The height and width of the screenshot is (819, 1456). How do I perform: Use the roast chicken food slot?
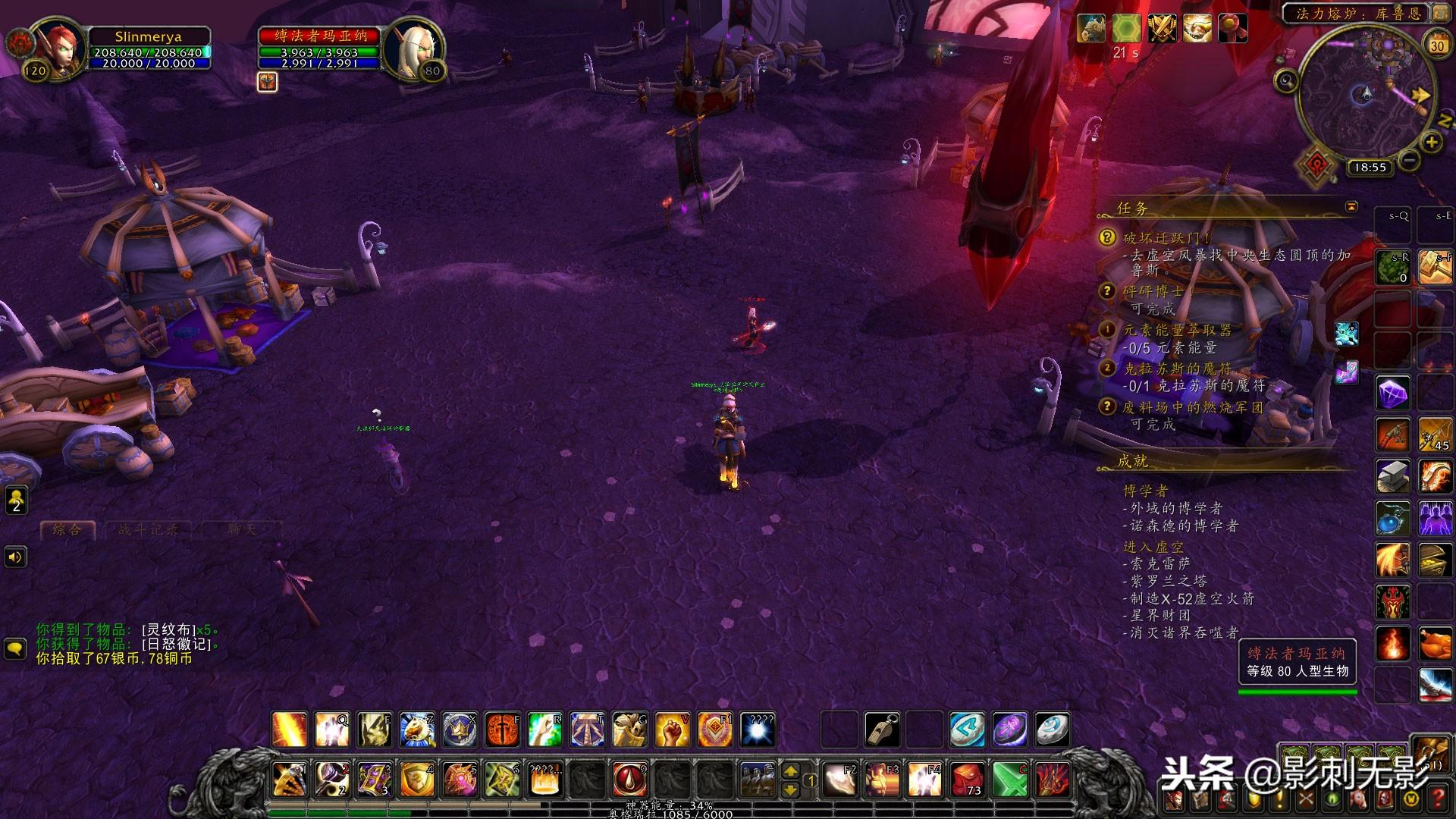1436,644
